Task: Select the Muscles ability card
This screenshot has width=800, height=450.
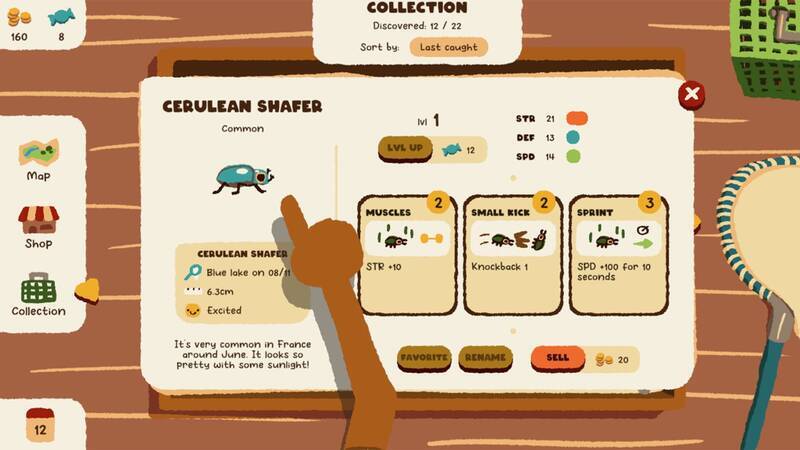Action: coord(406,254)
